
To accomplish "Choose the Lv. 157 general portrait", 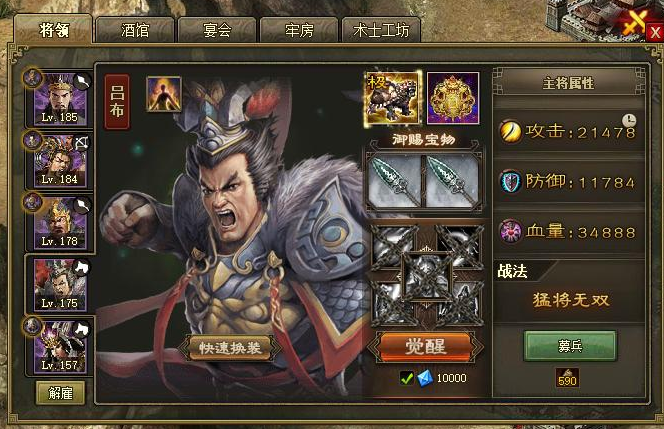I will [60, 345].
